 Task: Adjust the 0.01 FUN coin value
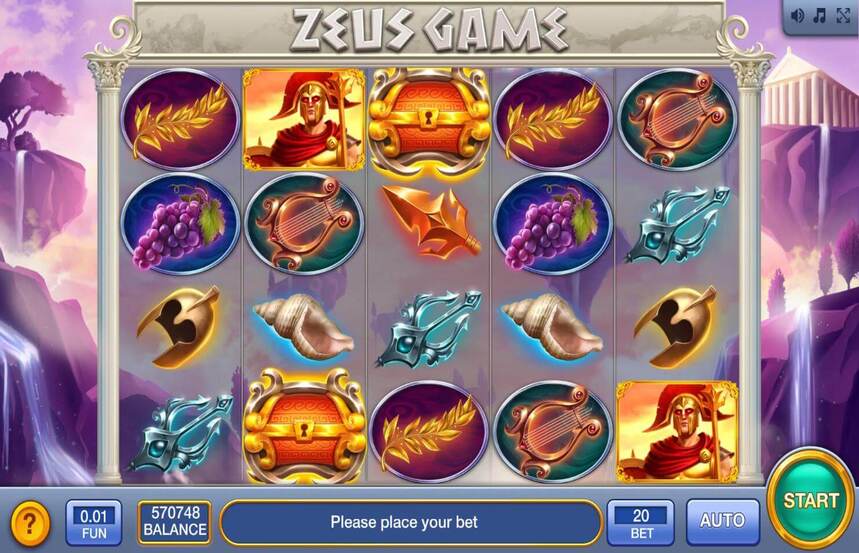(94, 522)
